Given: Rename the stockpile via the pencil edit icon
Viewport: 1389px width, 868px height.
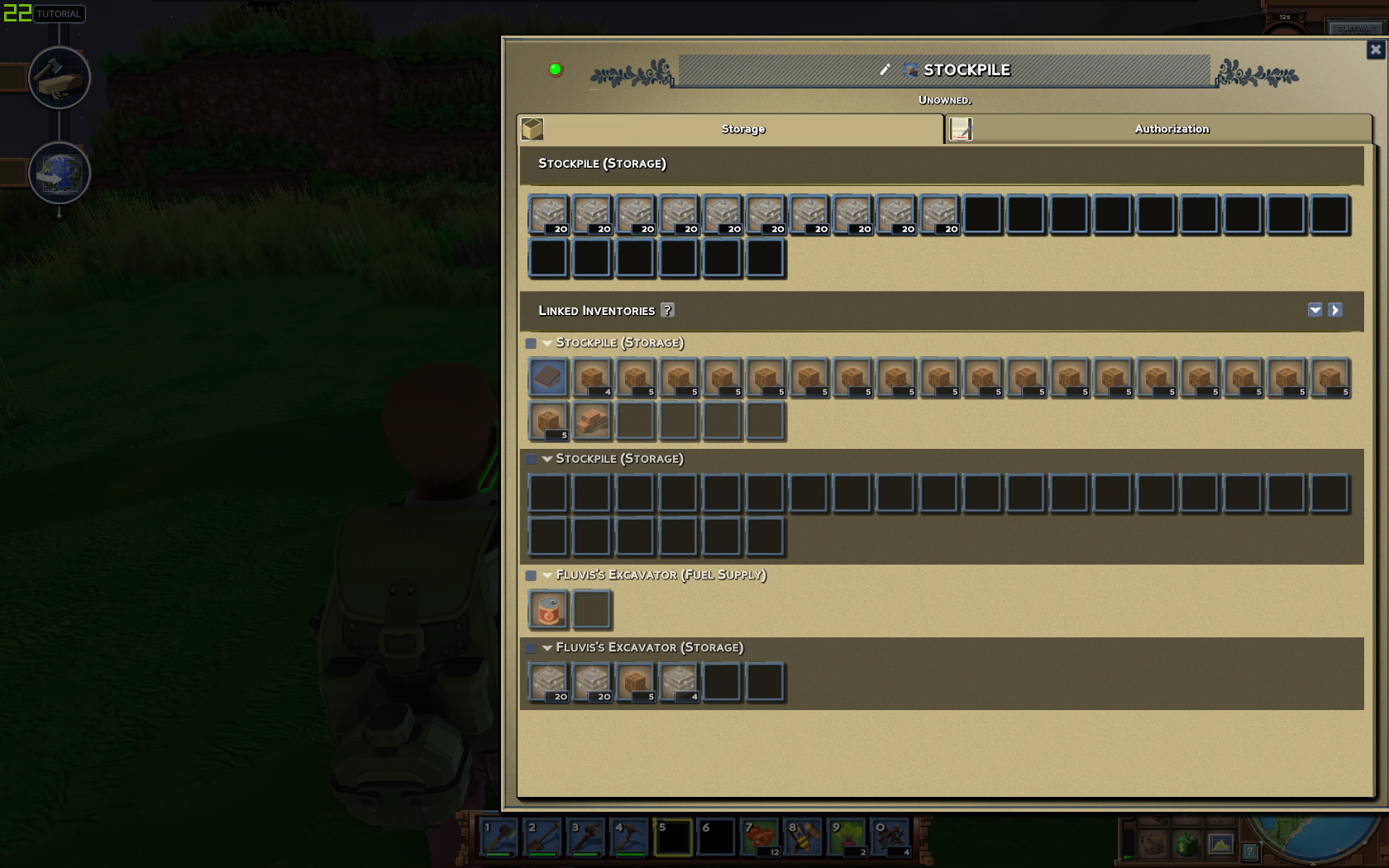Looking at the screenshot, I should tap(885, 70).
